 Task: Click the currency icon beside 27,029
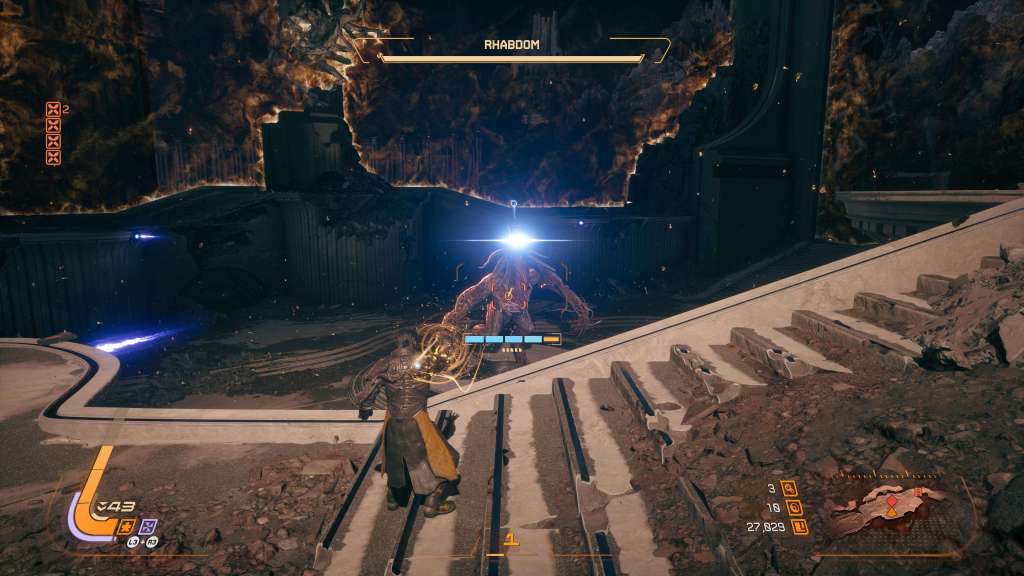click(799, 526)
